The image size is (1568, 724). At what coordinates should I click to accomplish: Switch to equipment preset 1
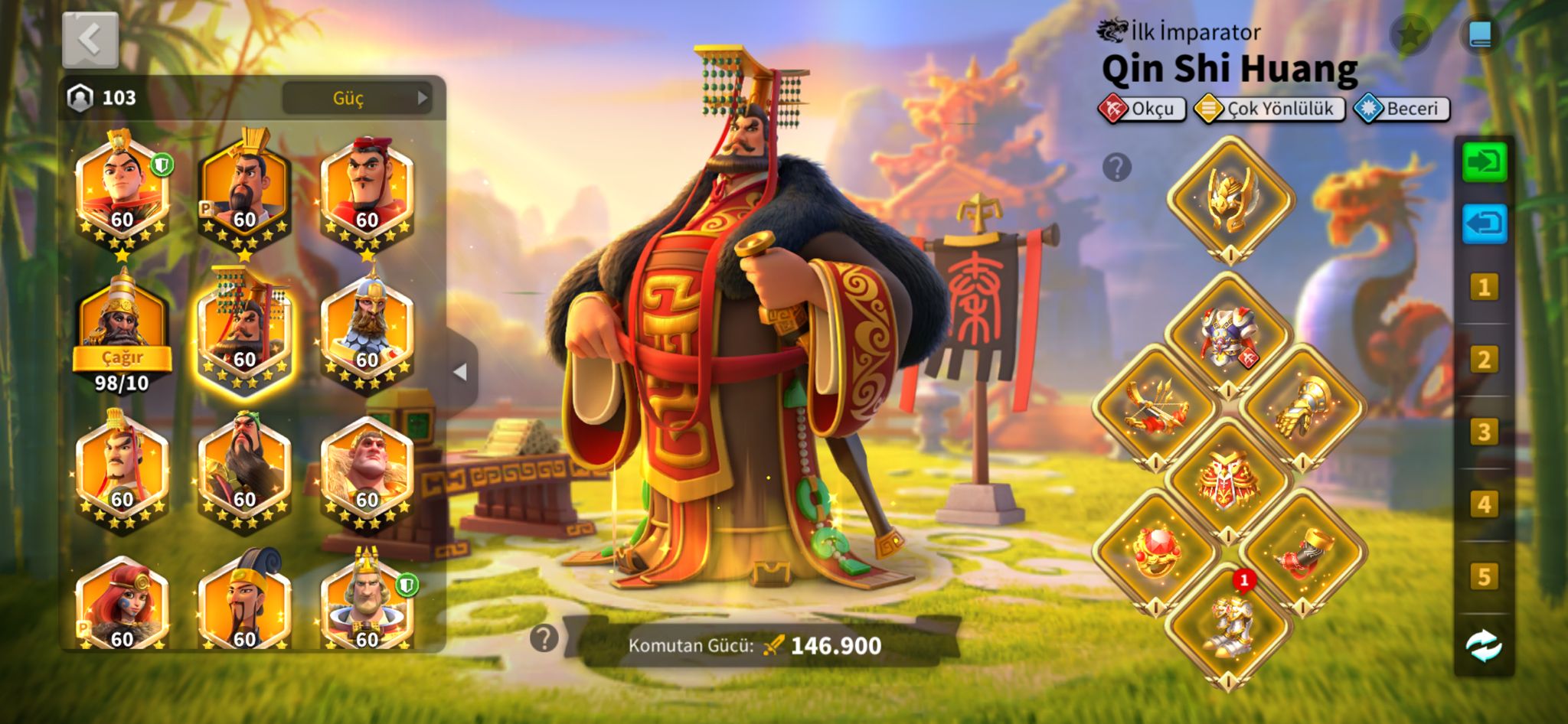[x=1484, y=288]
